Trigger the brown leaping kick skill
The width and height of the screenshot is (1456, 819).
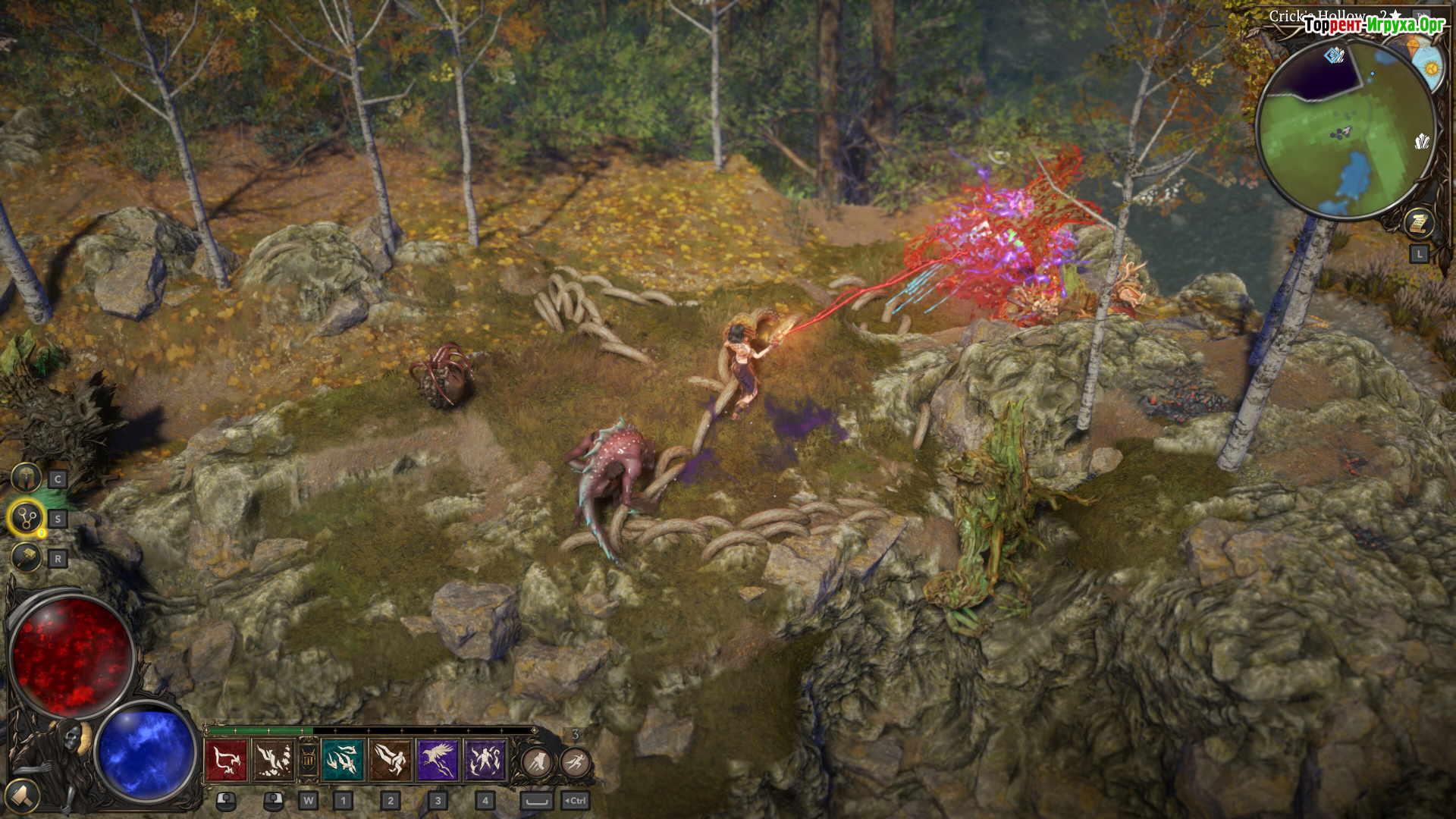pyautogui.click(x=391, y=760)
